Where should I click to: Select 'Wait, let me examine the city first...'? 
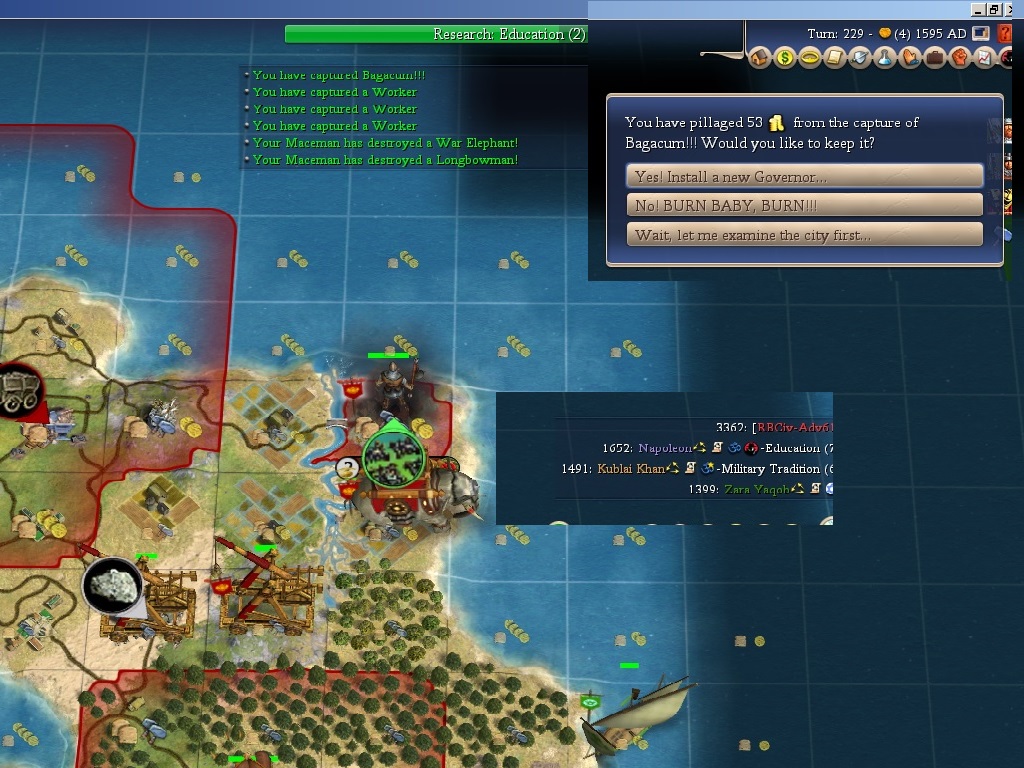click(805, 235)
